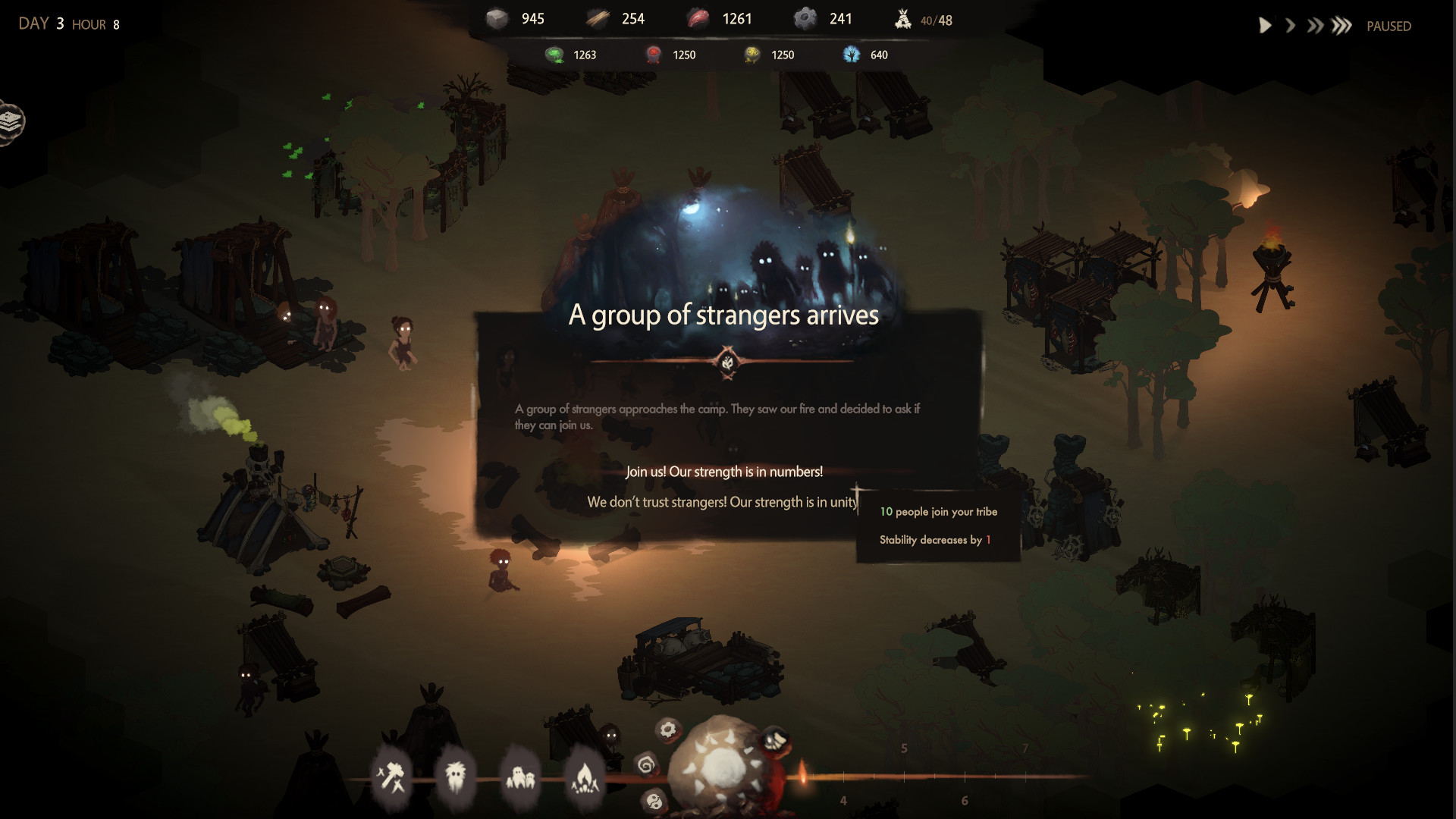Click the blue hand resource icon showing 640
Image resolution: width=1456 pixels, height=819 pixels.
[x=850, y=54]
